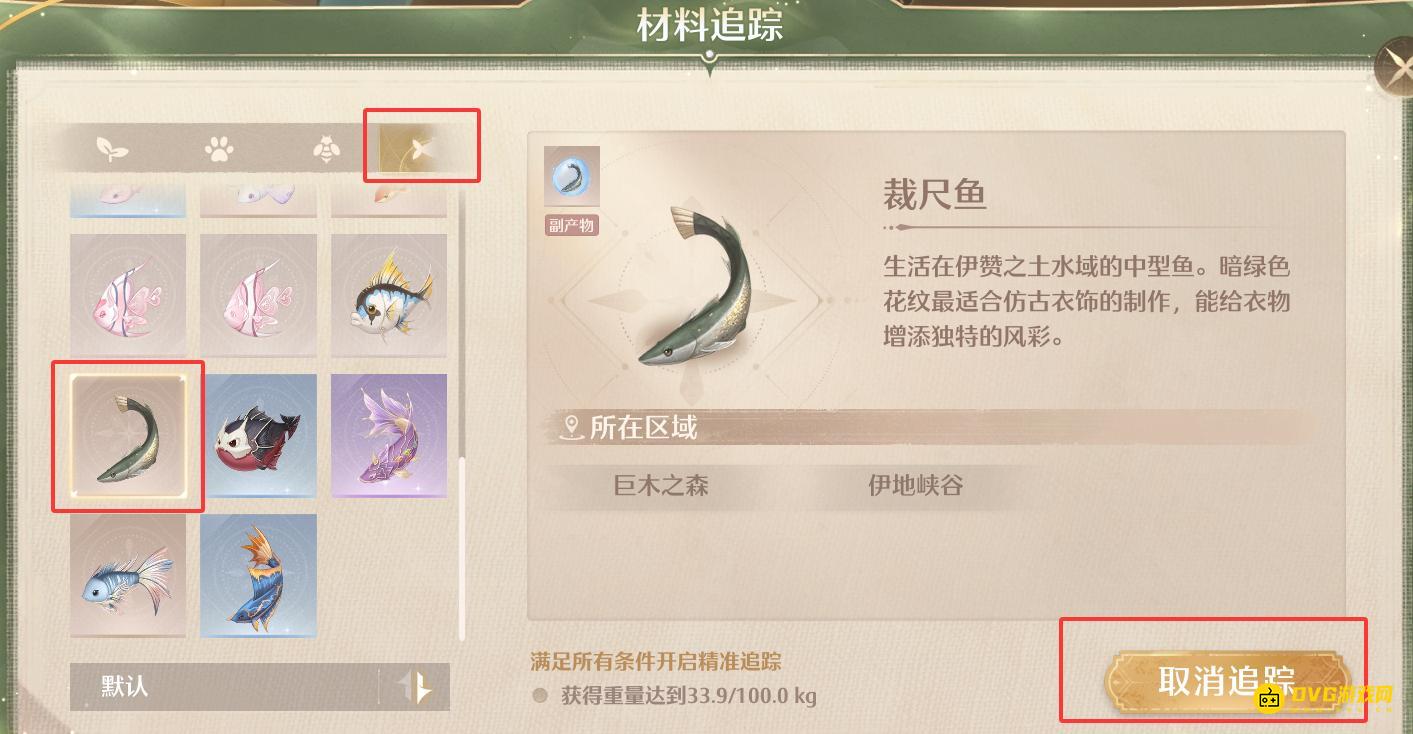Select the pale blue long-tailed fish icon
The width and height of the screenshot is (1413, 734).
(x=127, y=575)
